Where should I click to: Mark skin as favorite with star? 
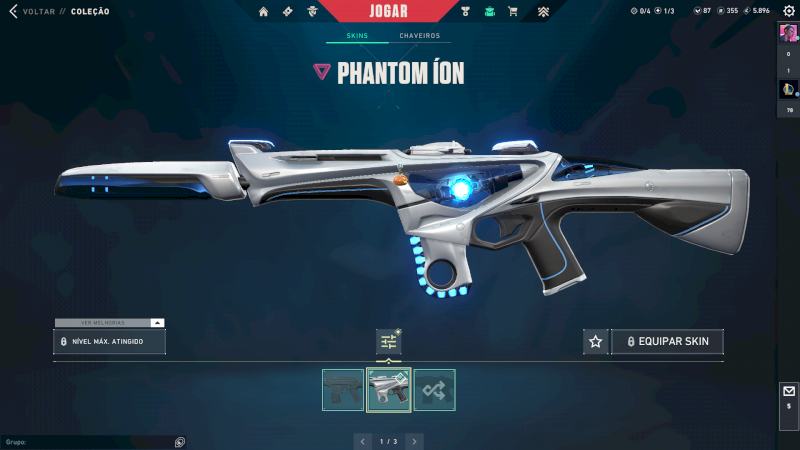(x=596, y=342)
